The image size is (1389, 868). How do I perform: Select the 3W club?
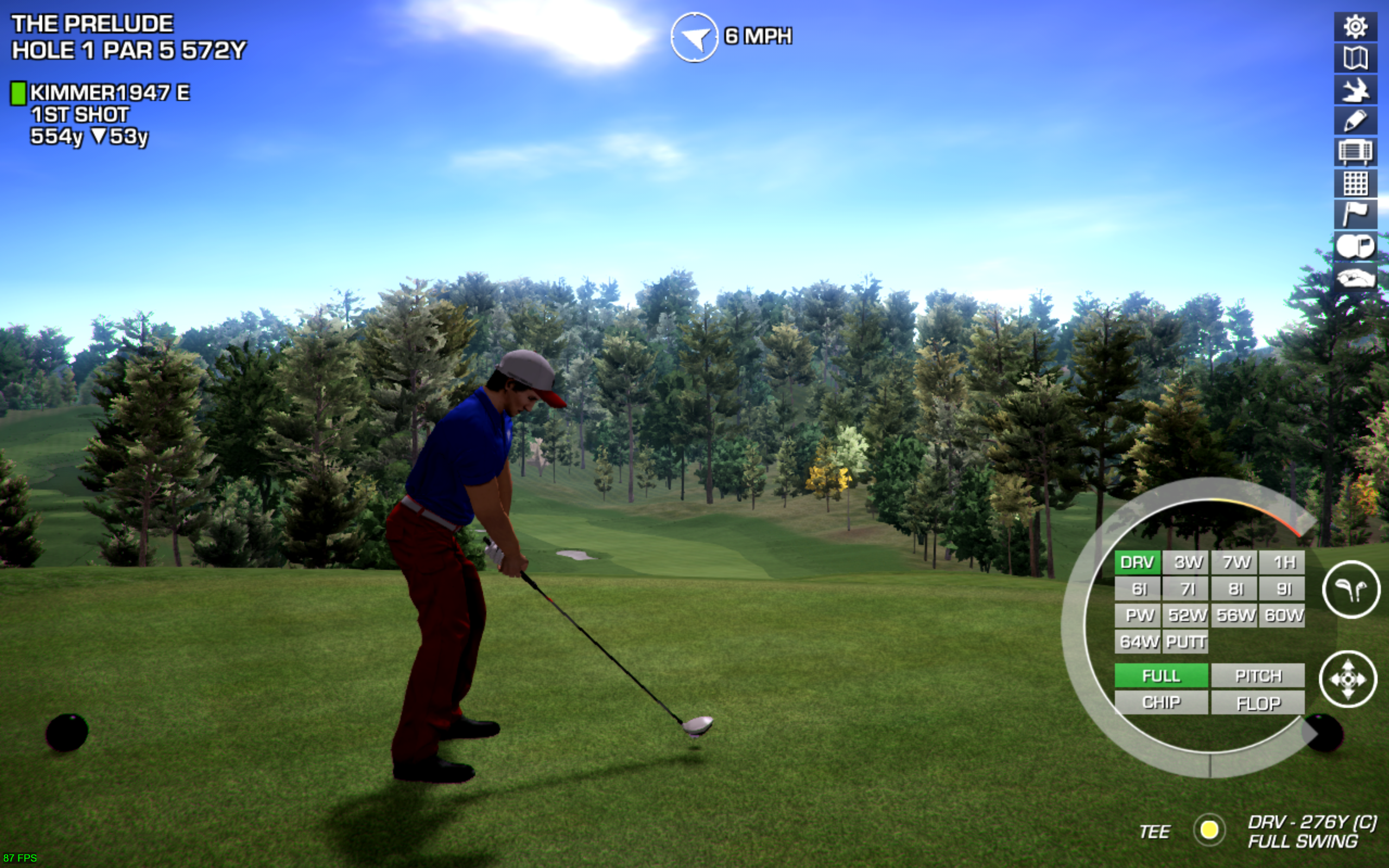pos(1187,562)
